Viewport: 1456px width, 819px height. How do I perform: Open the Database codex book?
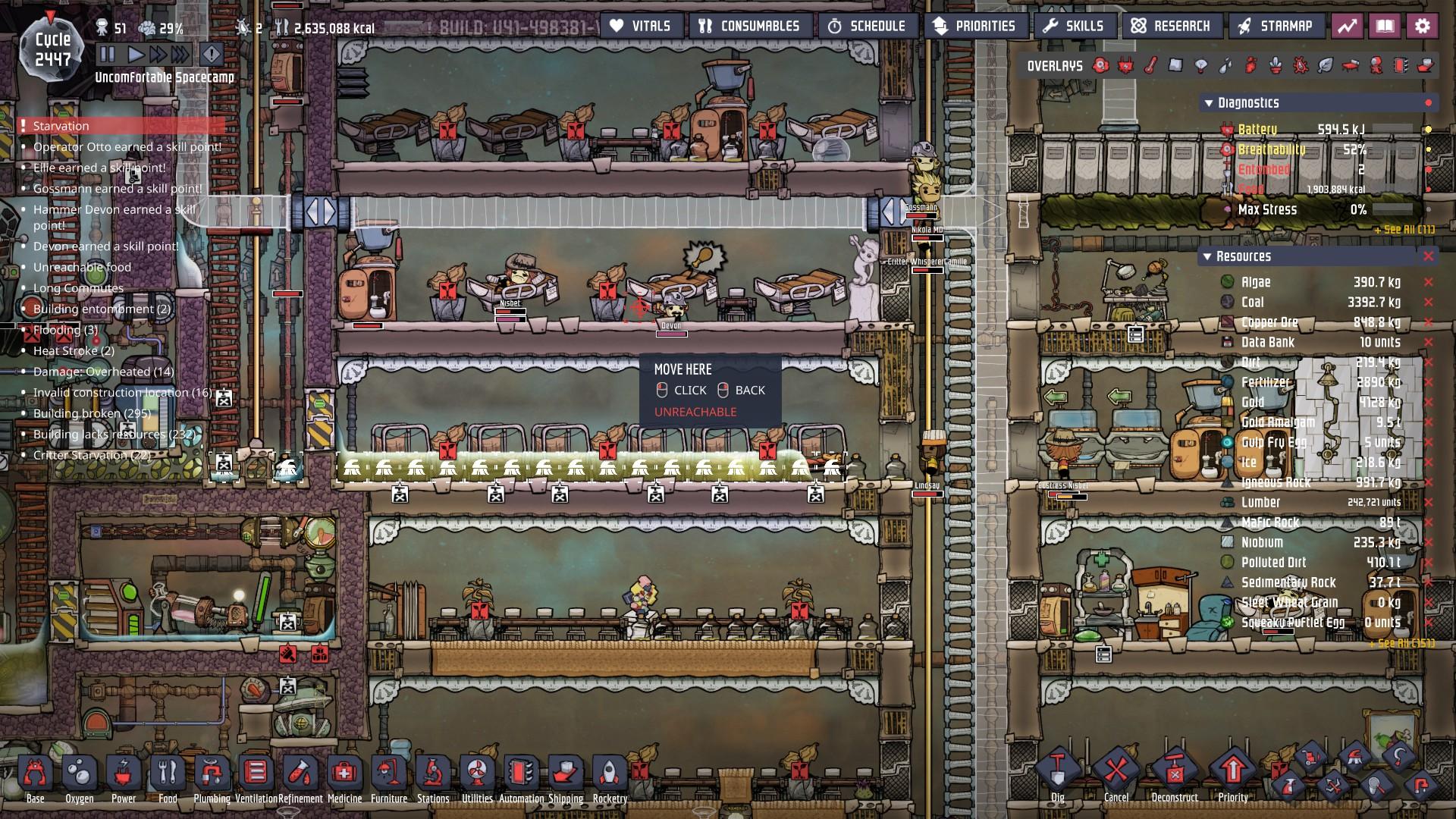point(1385,25)
